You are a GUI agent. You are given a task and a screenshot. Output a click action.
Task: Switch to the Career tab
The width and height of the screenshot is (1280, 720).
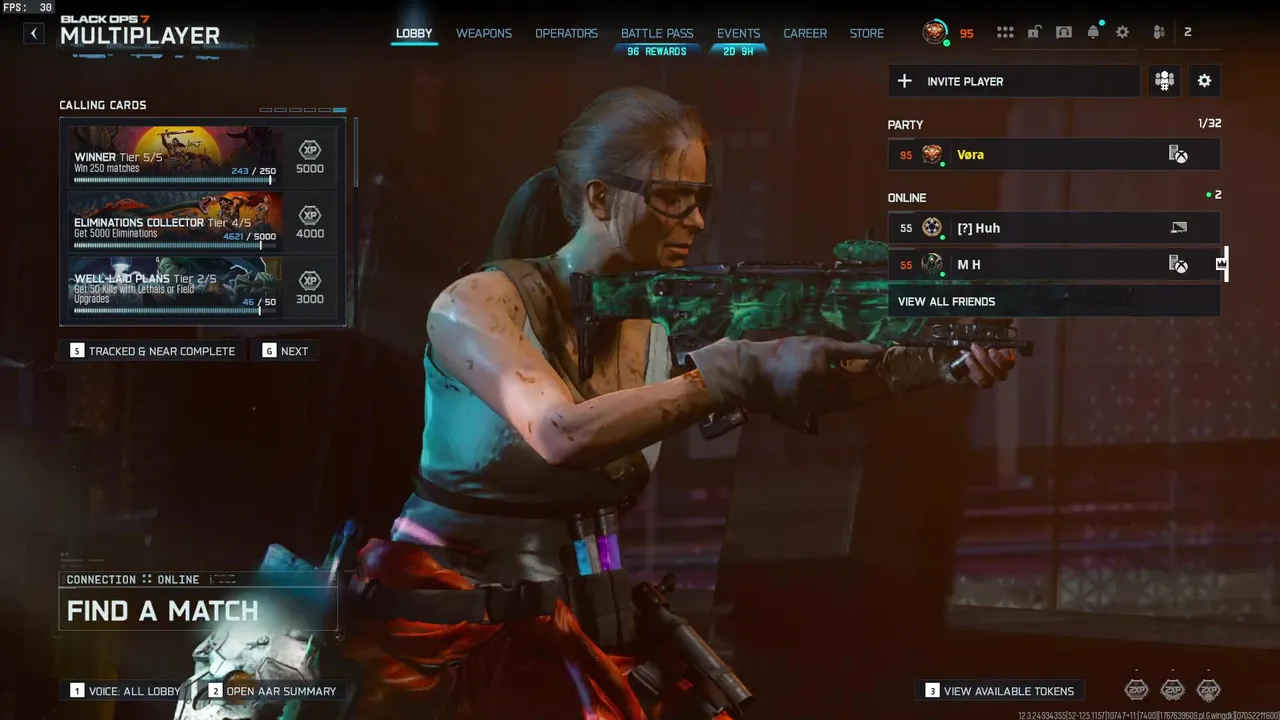coord(805,33)
